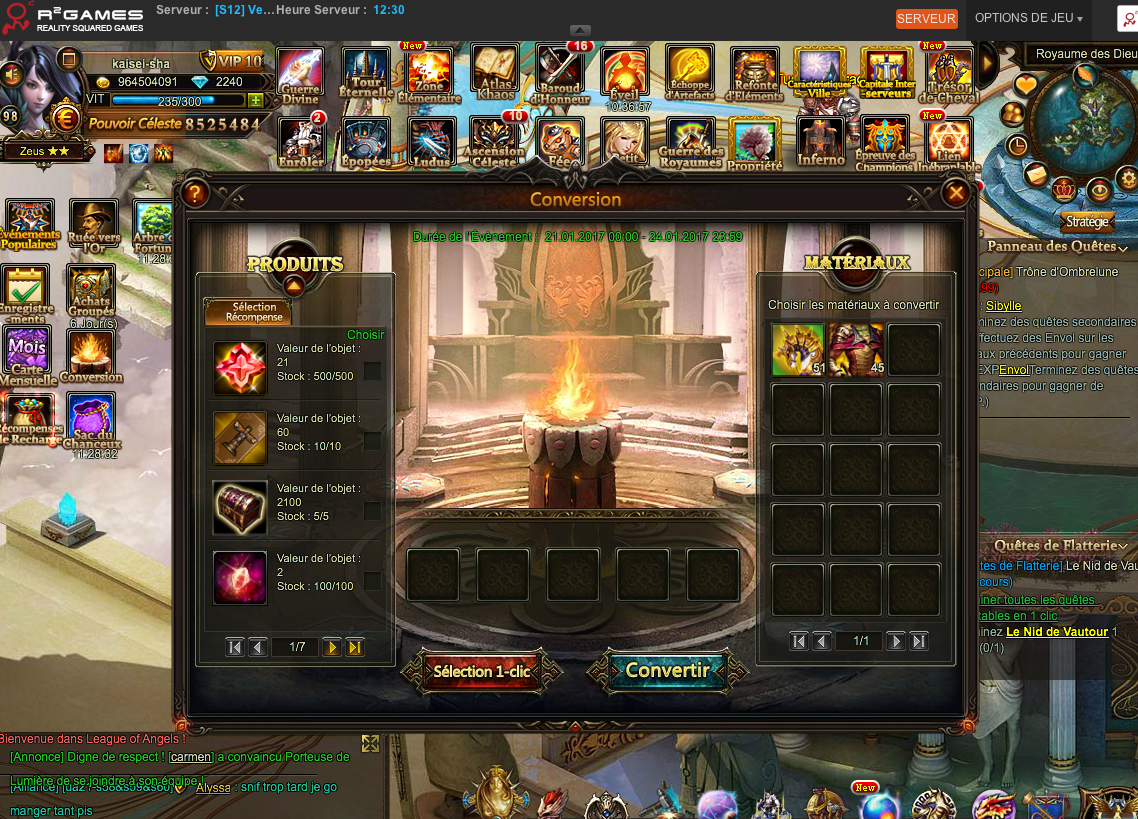The width and height of the screenshot is (1138, 819).
Task: Select the material stack showing 45
Action: (x=856, y=350)
